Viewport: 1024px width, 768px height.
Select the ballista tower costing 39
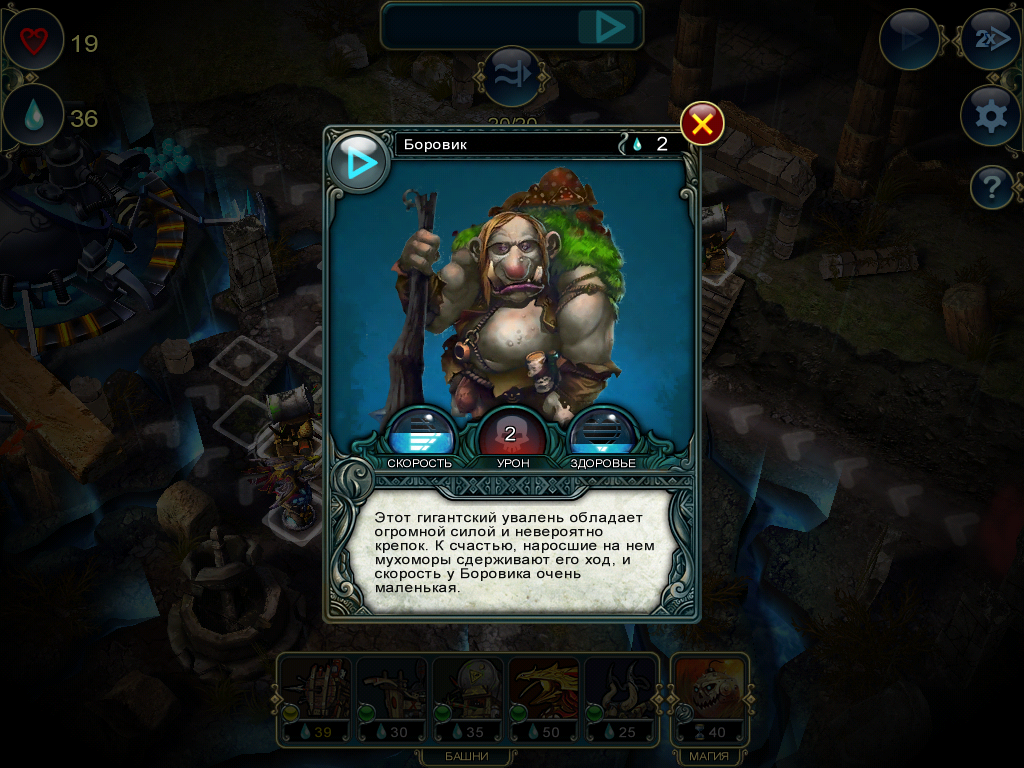pyautogui.click(x=314, y=698)
